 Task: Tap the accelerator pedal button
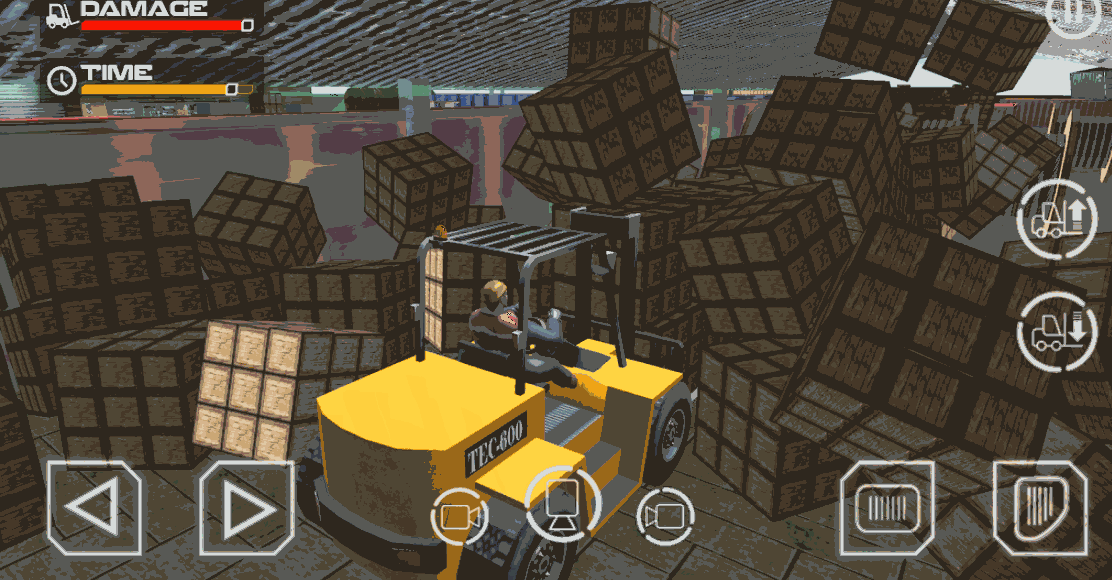tap(1039, 506)
